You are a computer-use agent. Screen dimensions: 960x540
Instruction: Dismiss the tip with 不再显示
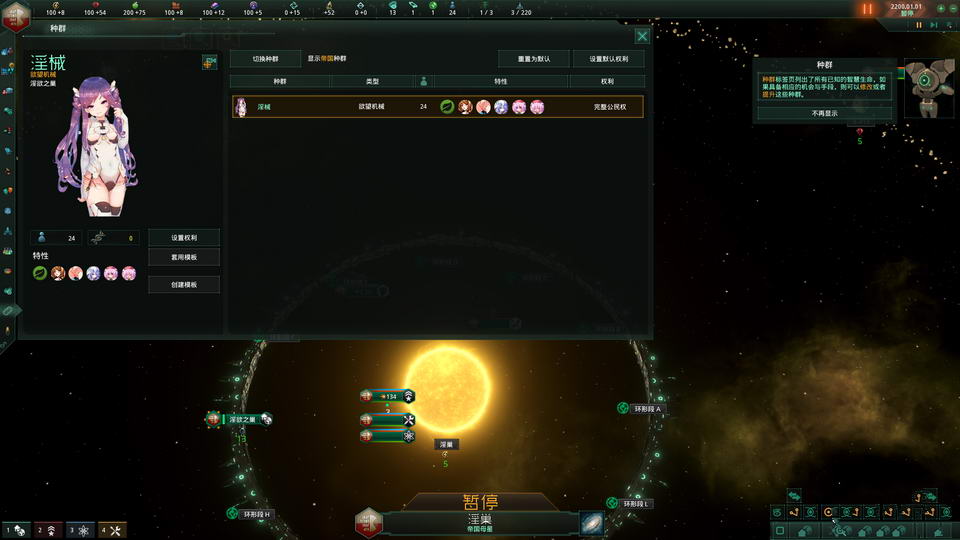click(x=825, y=113)
